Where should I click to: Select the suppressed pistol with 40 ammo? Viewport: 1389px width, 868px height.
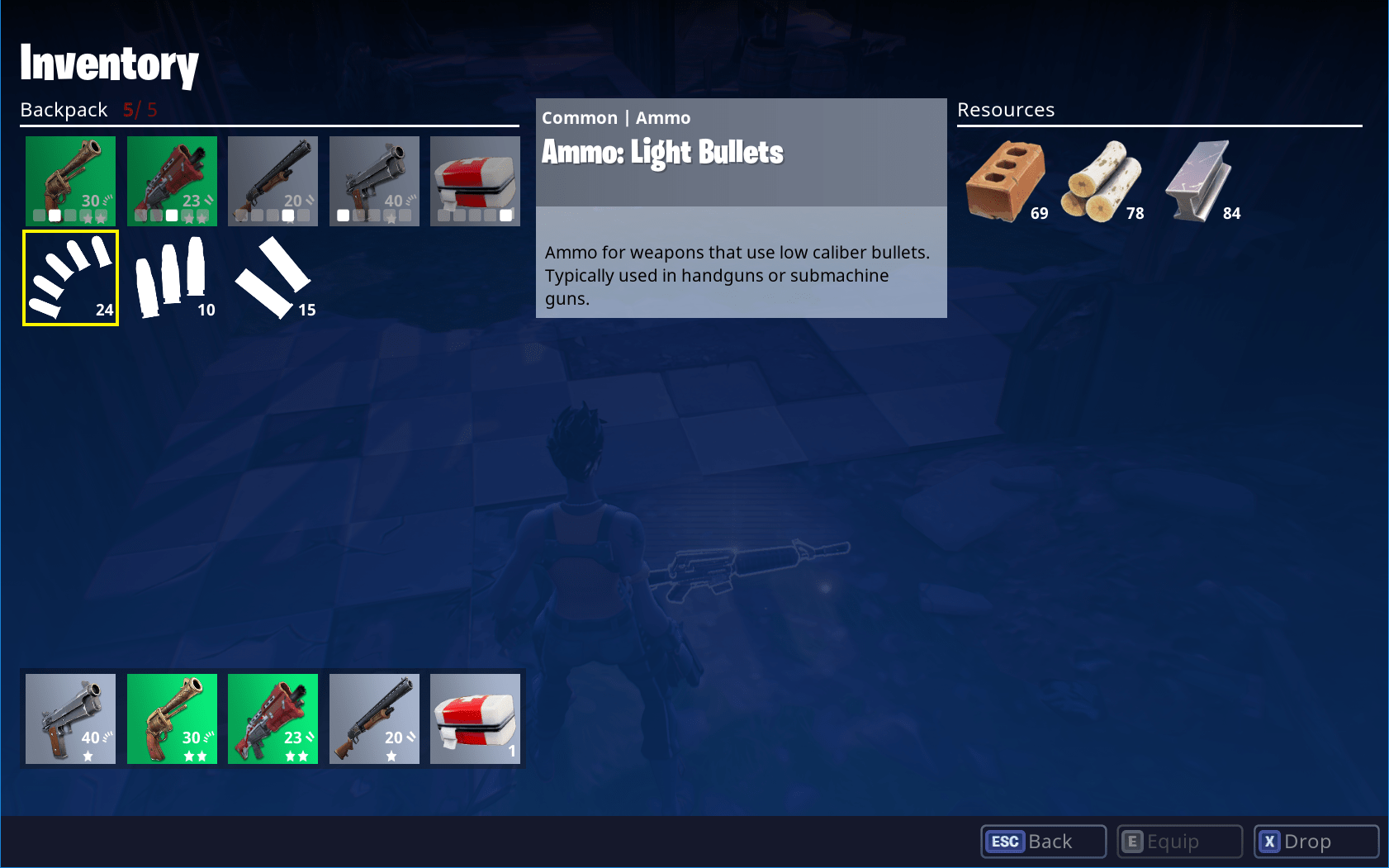(374, 181)
